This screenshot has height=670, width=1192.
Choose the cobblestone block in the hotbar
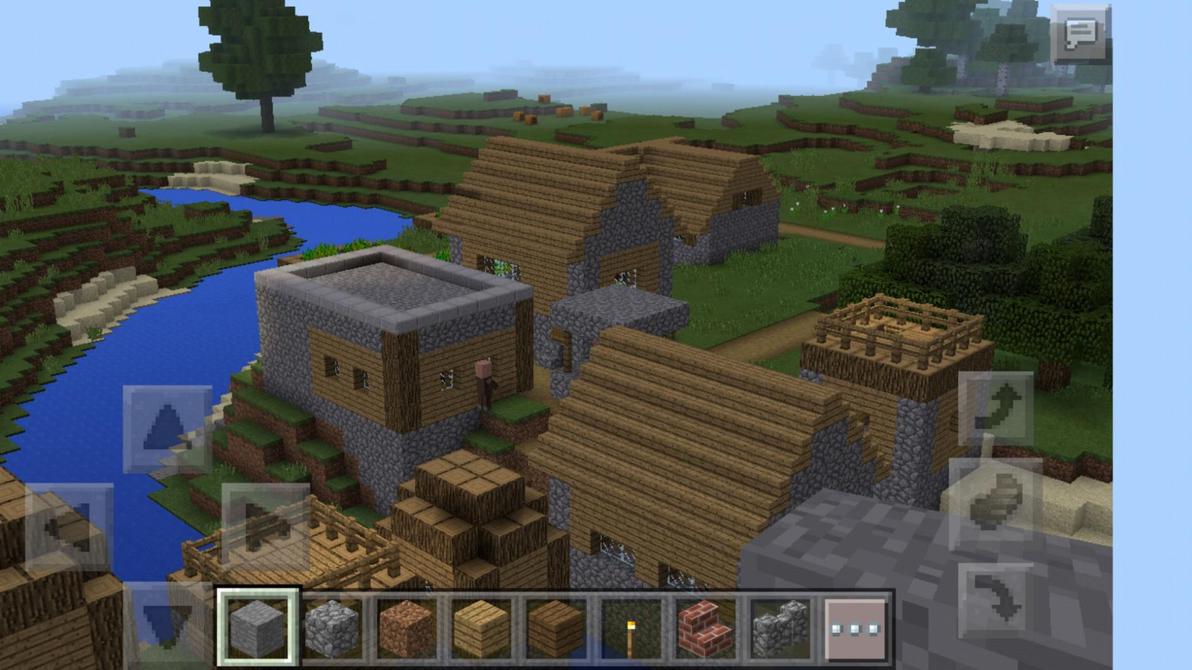coord(332,628)
